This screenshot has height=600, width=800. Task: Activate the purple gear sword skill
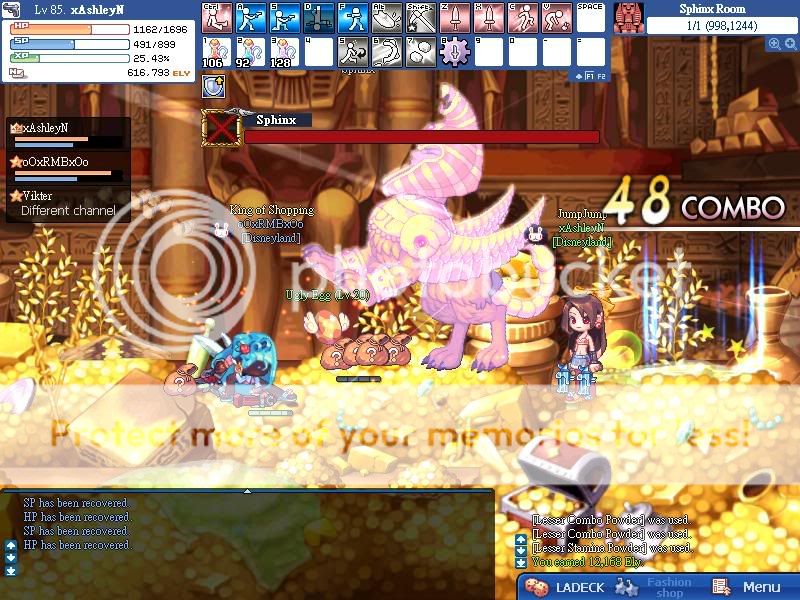click(453, 51)
